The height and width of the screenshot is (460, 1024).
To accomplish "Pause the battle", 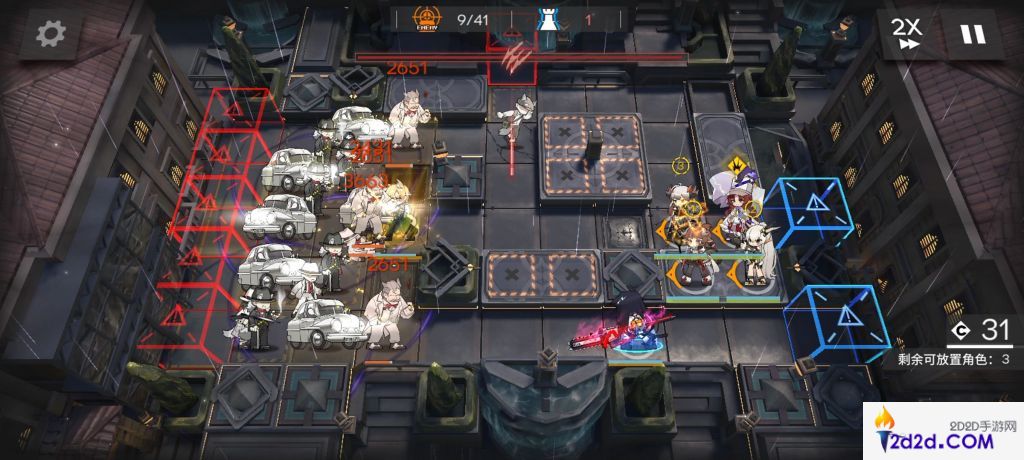I will [972, 34].
